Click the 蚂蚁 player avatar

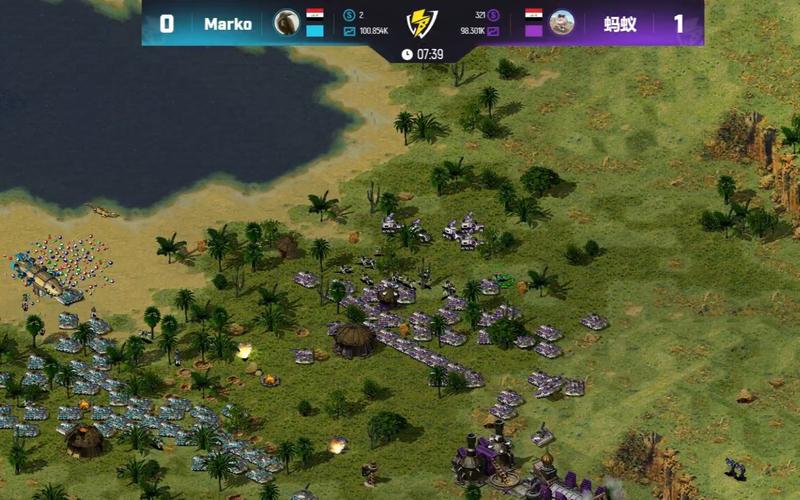pos(562,22)
